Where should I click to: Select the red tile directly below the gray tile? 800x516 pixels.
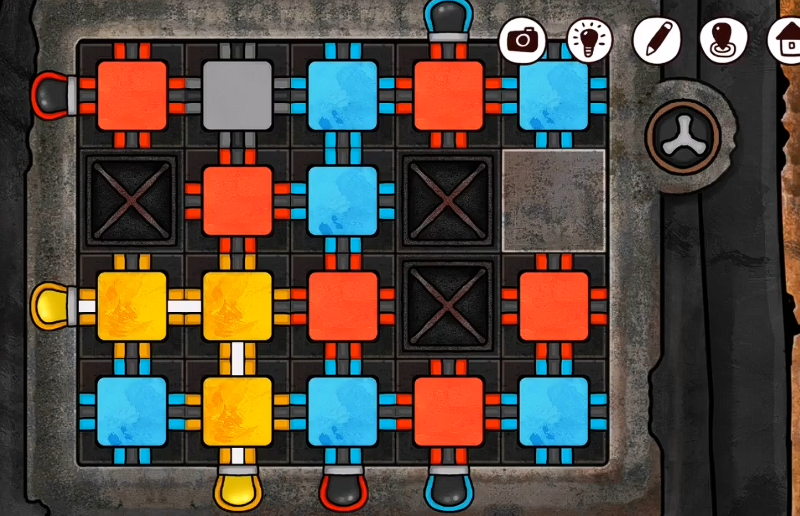tap(238, 200)
